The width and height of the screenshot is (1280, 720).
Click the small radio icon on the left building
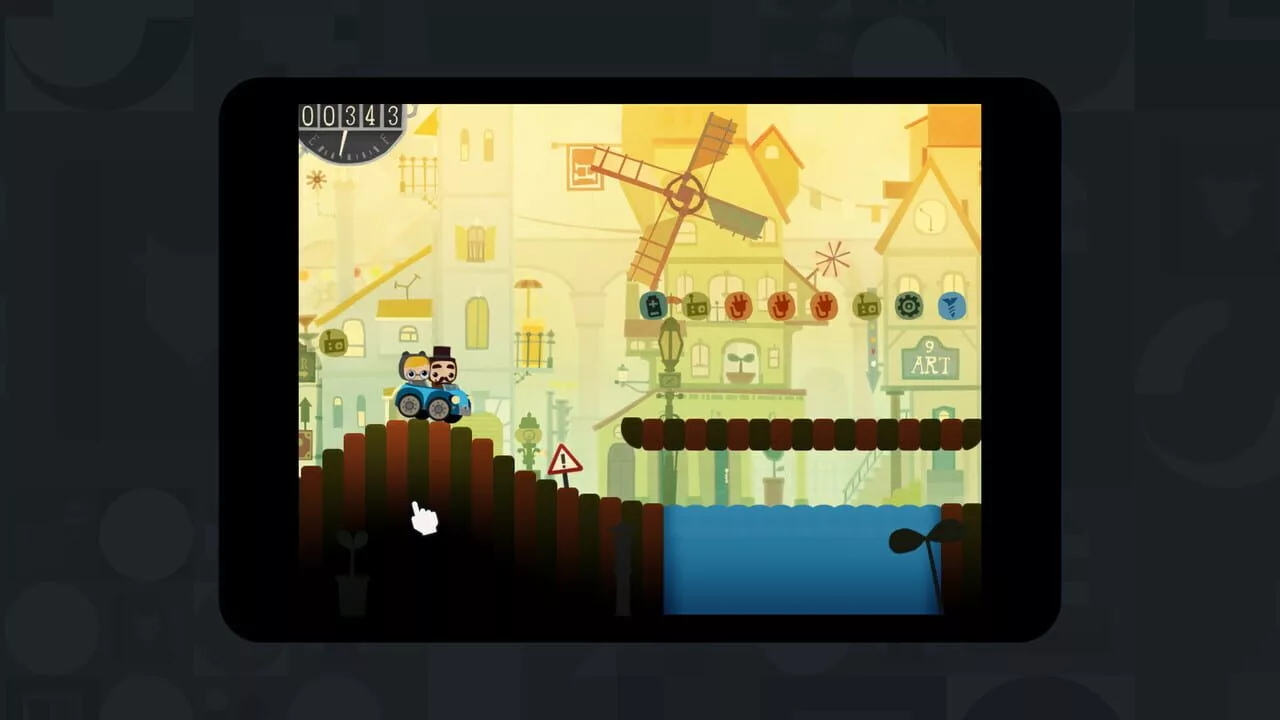[333, 344]
